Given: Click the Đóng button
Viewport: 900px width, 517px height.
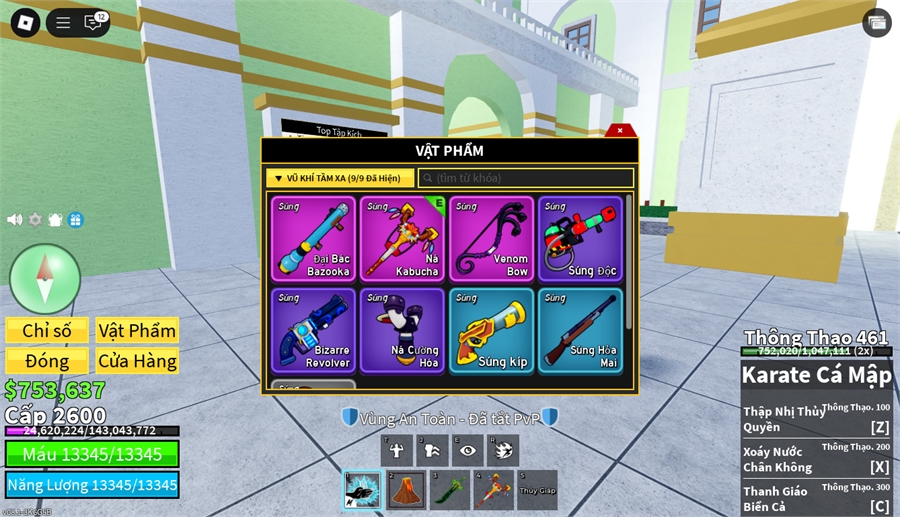Looking at the screenshot, I should [47, 361].
